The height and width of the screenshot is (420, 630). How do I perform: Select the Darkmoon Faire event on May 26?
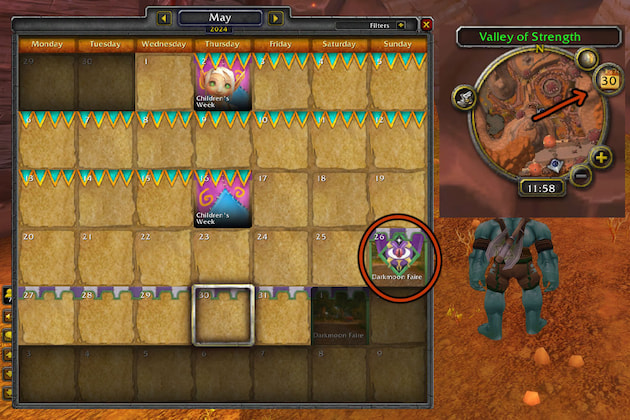pos(399,257)
